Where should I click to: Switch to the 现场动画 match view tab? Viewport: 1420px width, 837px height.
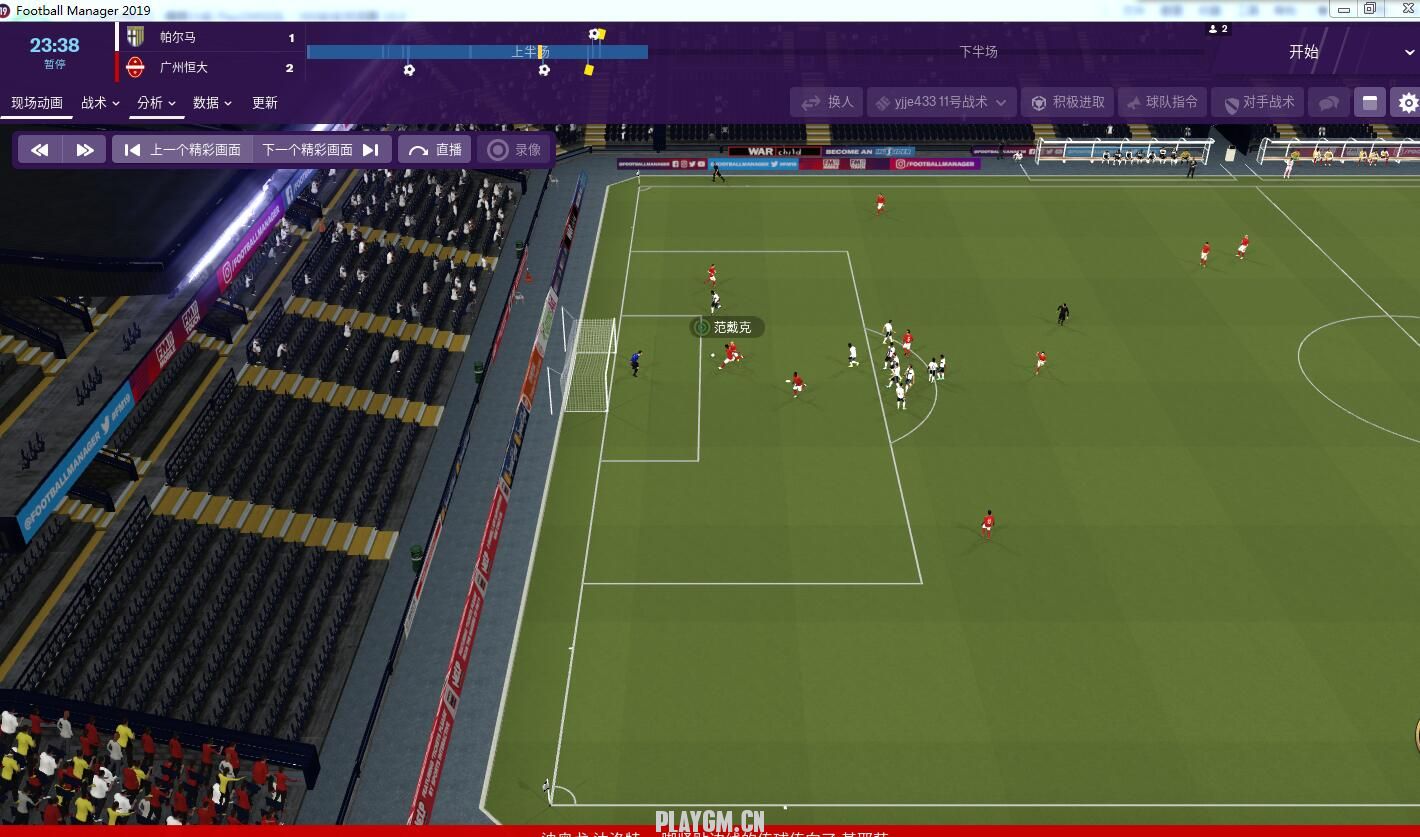pyautogui.click(x=37, y=103)
